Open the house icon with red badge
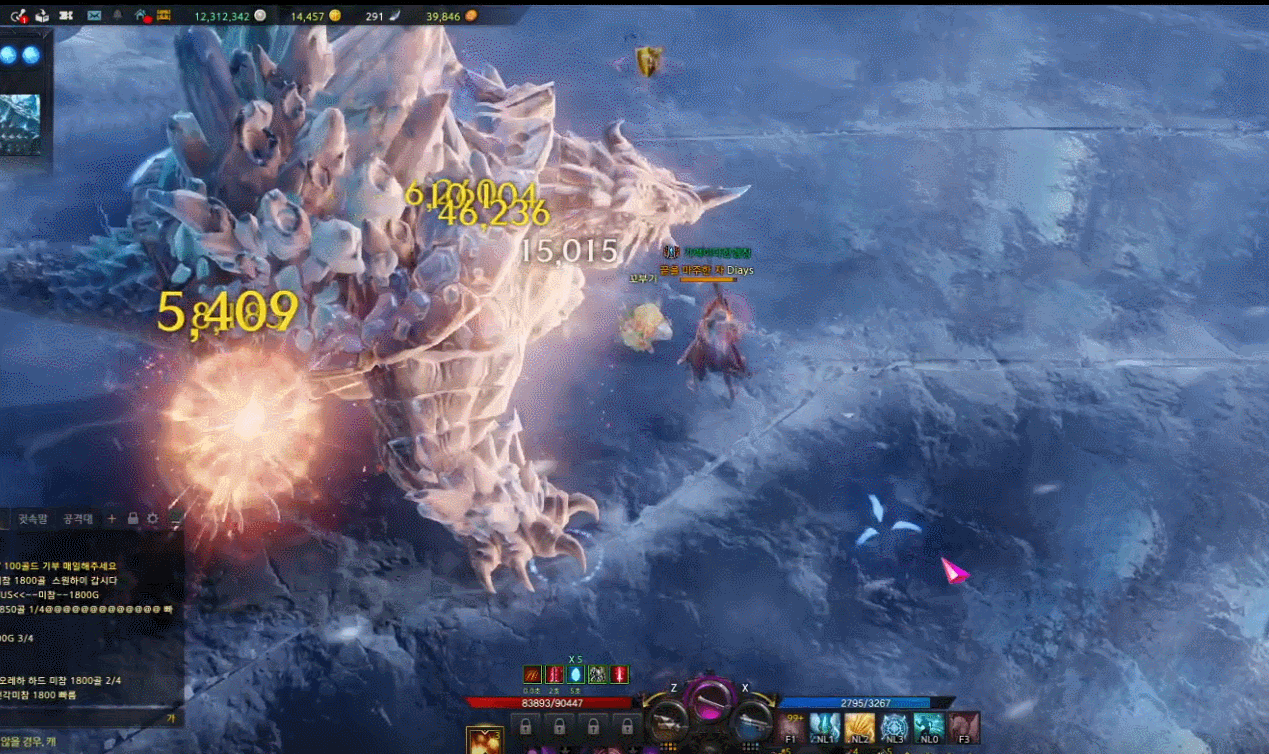The width and height of the screenshot is (1269, 754). click(x=141, y=16)
